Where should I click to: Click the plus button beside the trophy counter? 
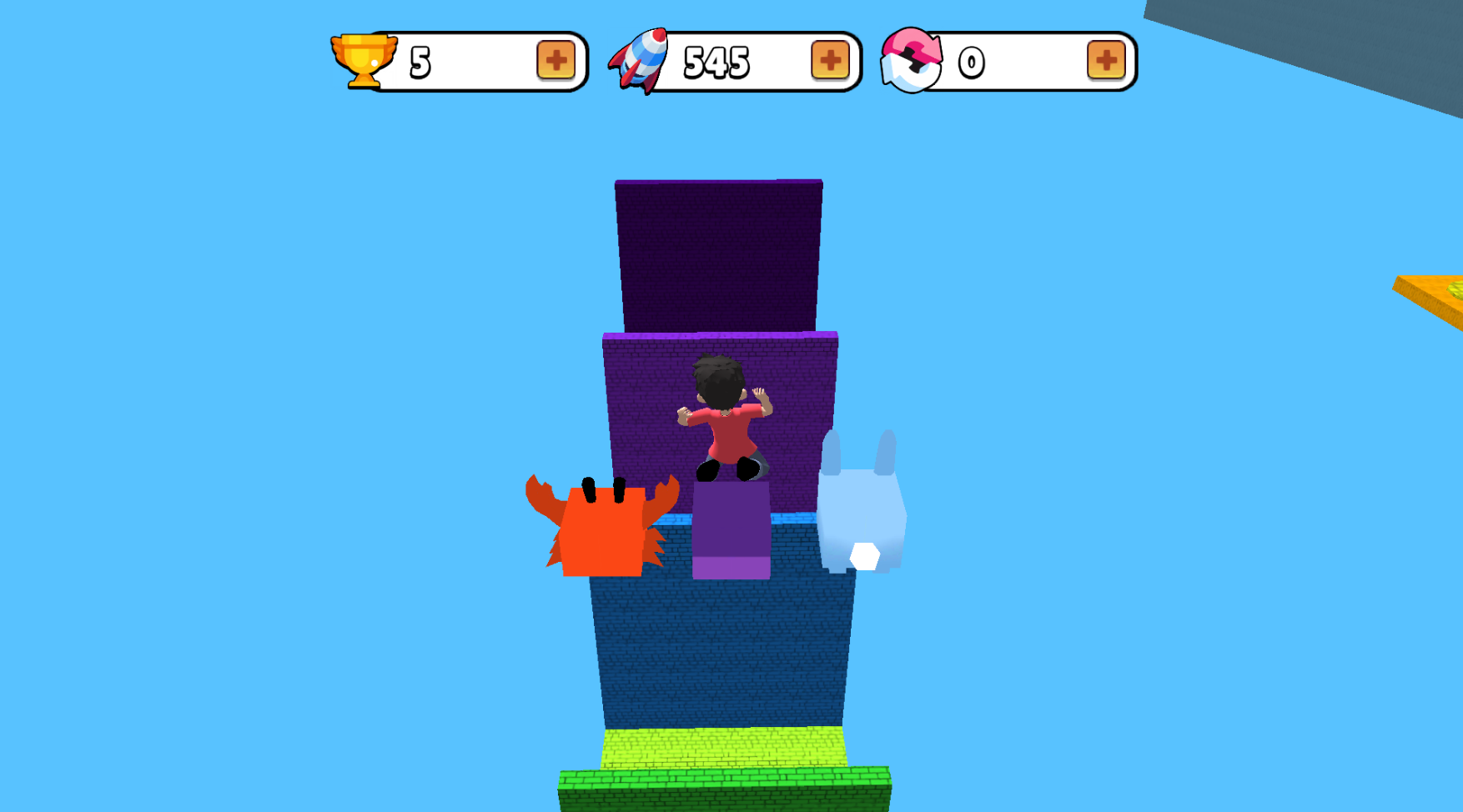tap(555, 60)
